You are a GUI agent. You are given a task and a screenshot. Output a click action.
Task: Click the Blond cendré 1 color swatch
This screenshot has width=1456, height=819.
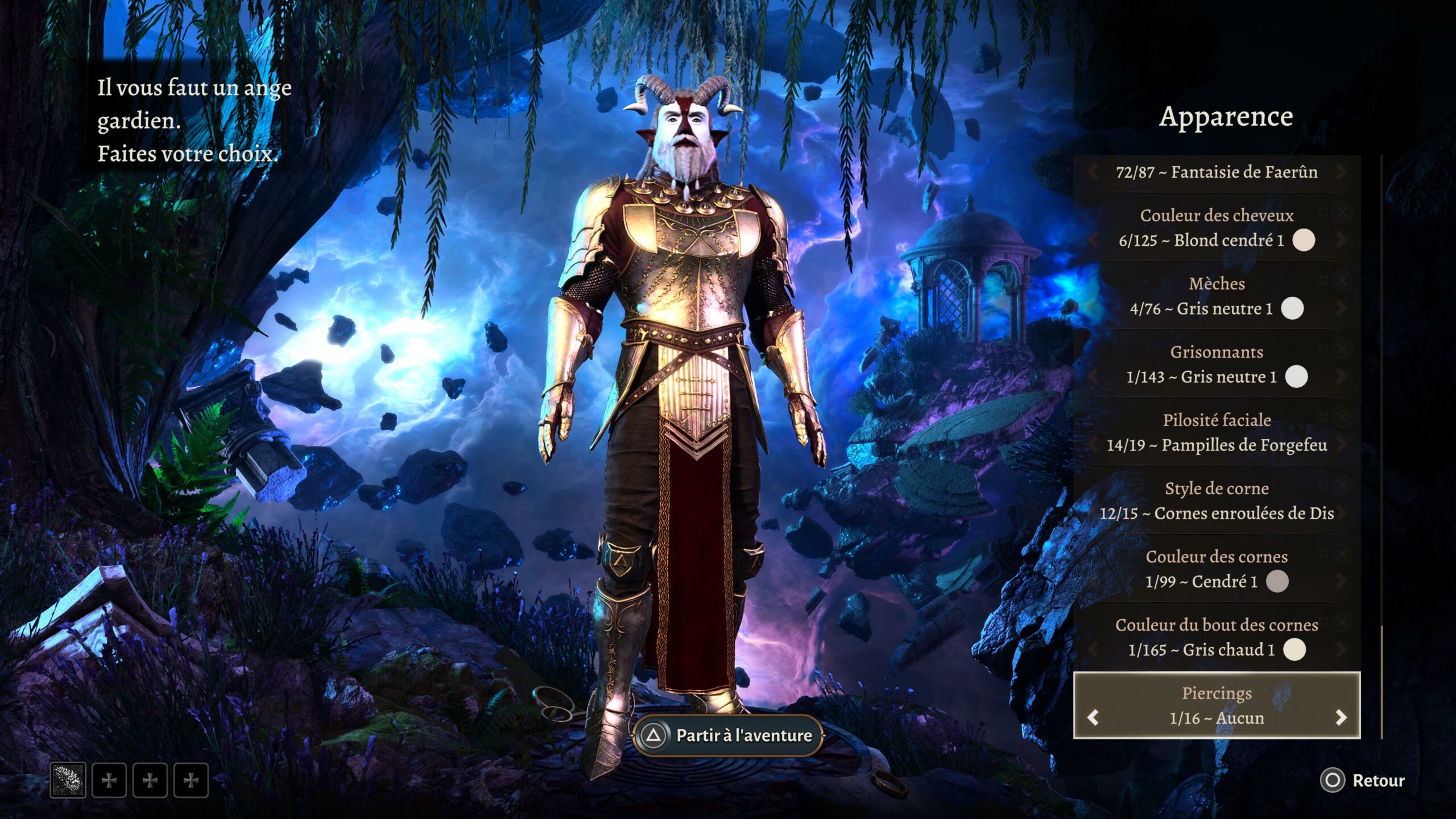pyautogui.click(x=1304, y=240)
